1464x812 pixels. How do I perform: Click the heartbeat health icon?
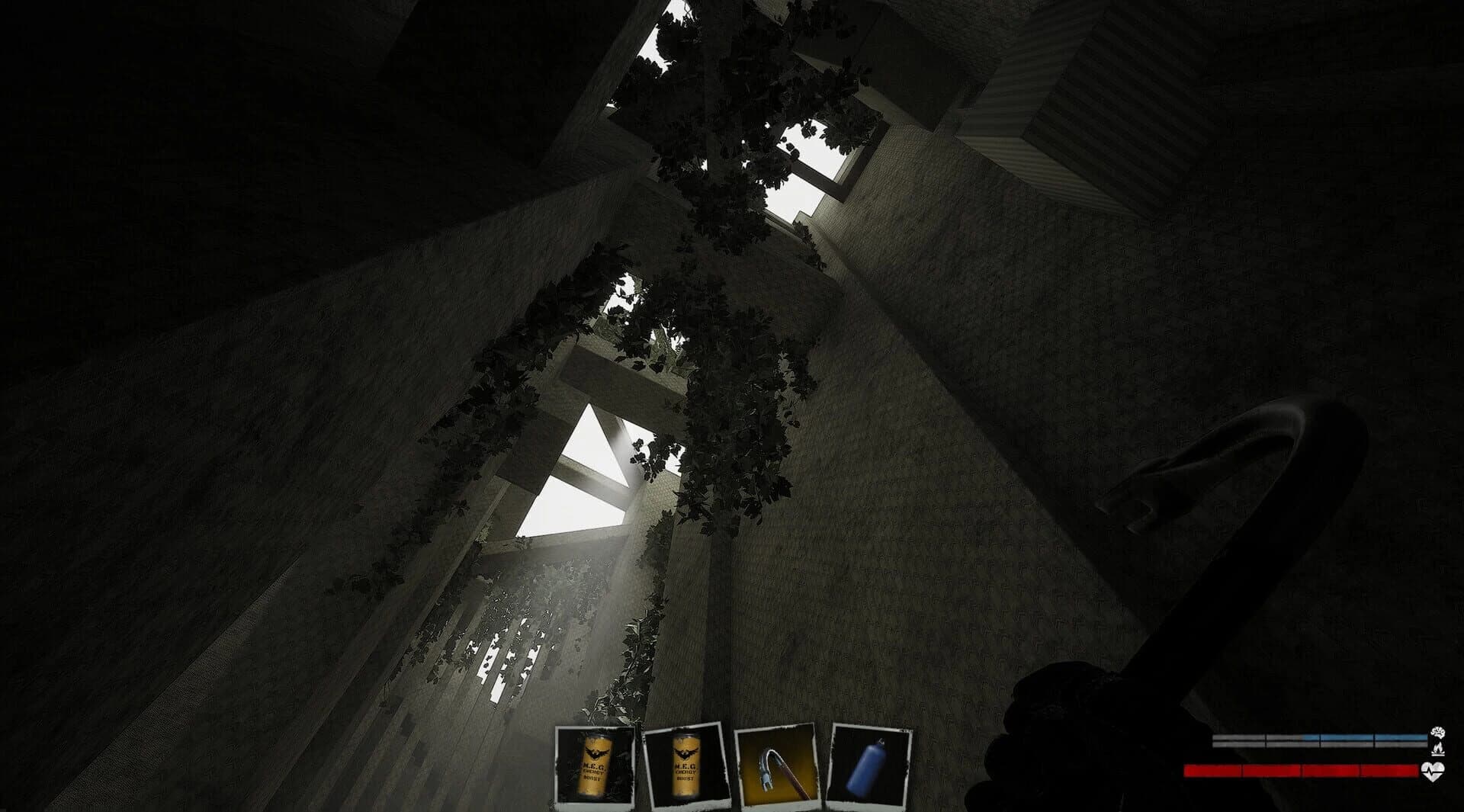1432,772
